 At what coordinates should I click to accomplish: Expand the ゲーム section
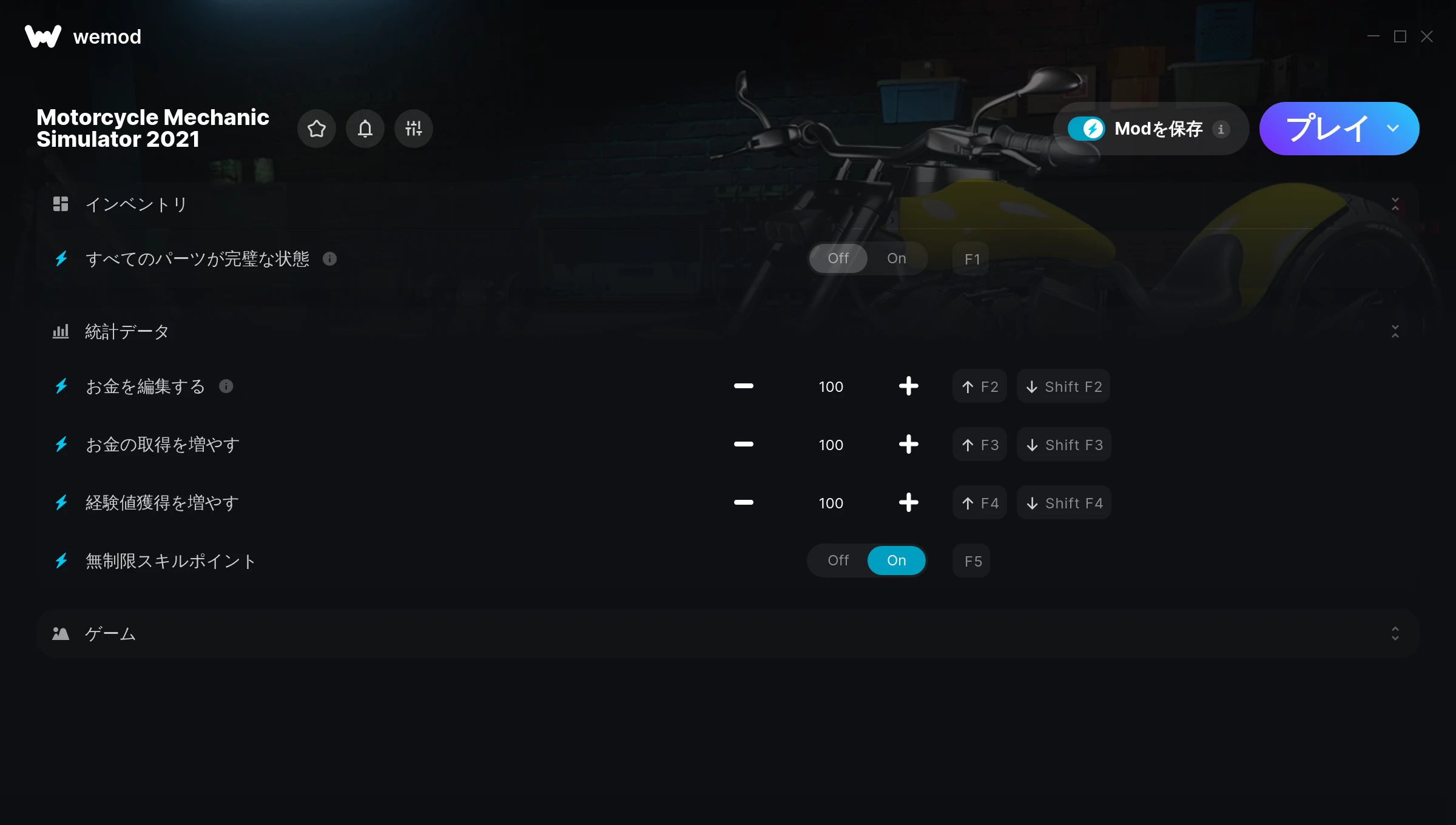1395,634
